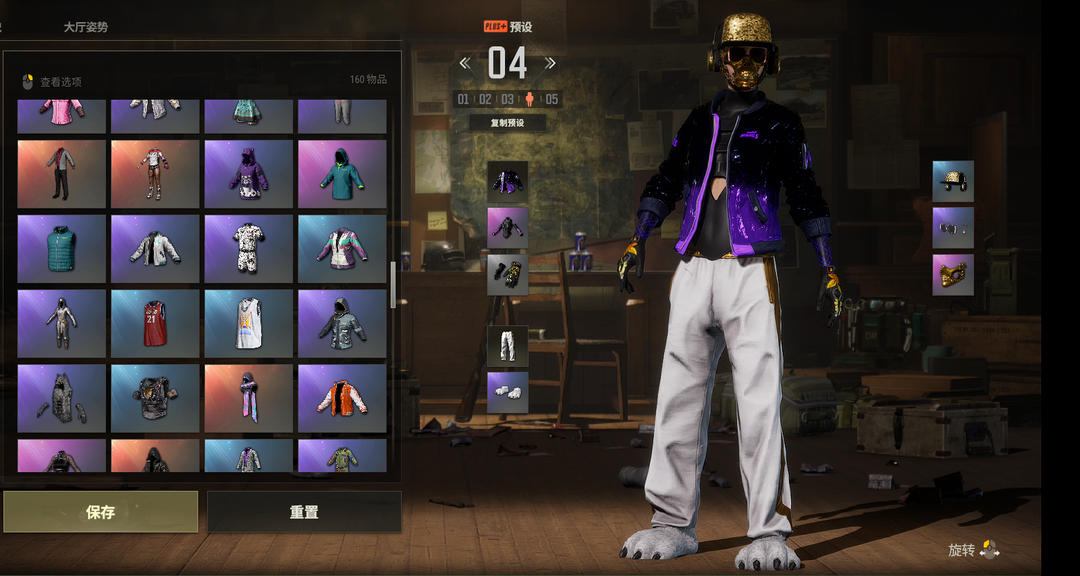Select the equipped gold mask slot

(x=953, y=274)
